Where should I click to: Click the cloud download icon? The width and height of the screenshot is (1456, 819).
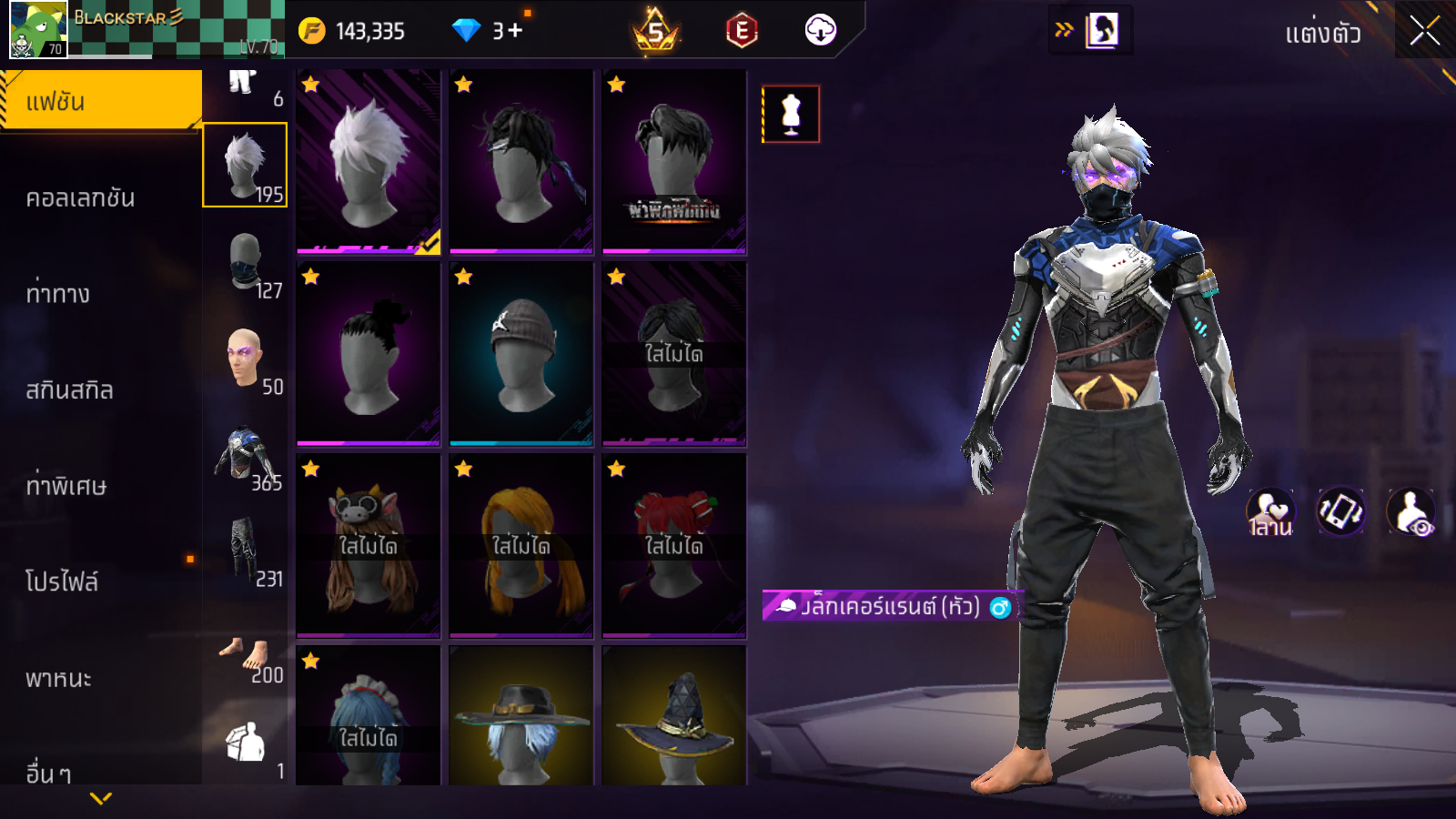click(x=820, y=31)
